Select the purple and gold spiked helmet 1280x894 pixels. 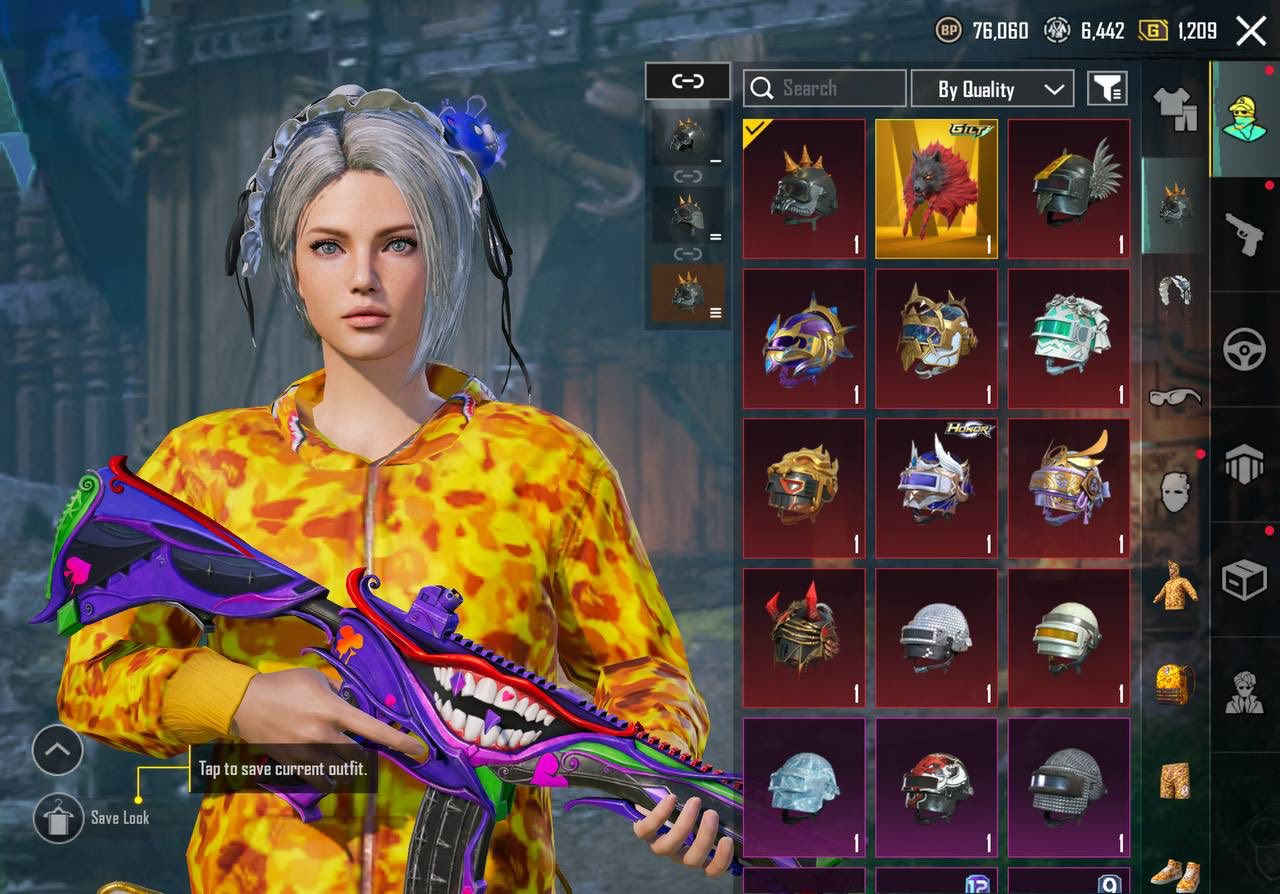point(804,338)
